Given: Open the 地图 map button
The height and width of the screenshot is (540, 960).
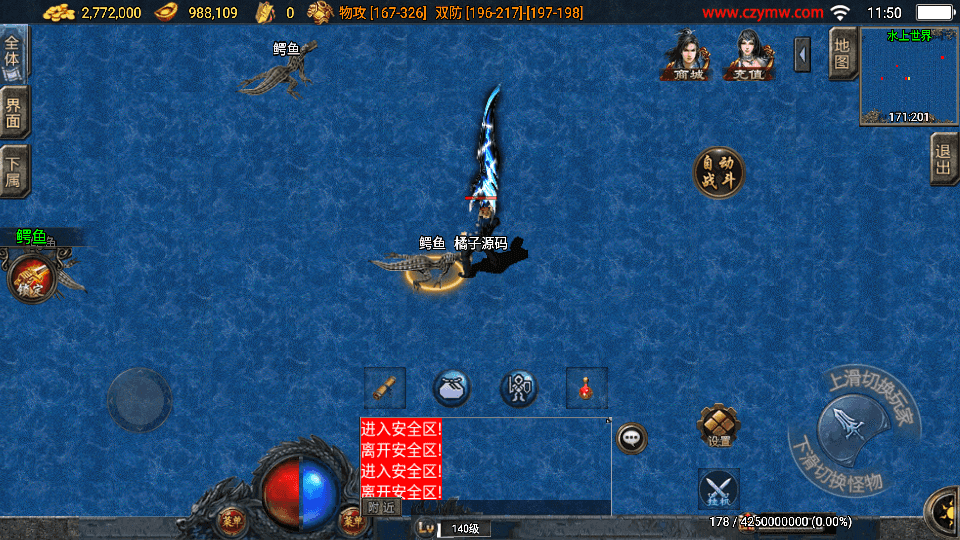Looking at the screenshot, I should [842, 54].
